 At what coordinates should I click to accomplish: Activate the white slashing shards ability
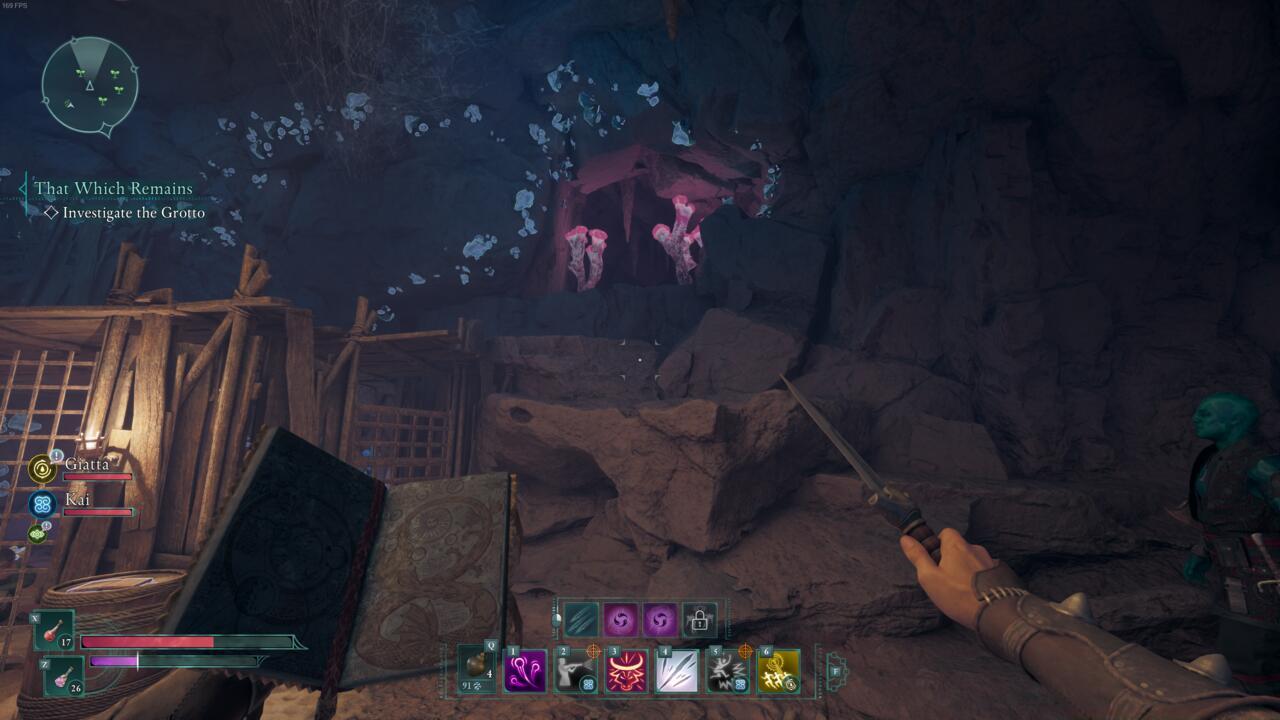coord(677,671)
